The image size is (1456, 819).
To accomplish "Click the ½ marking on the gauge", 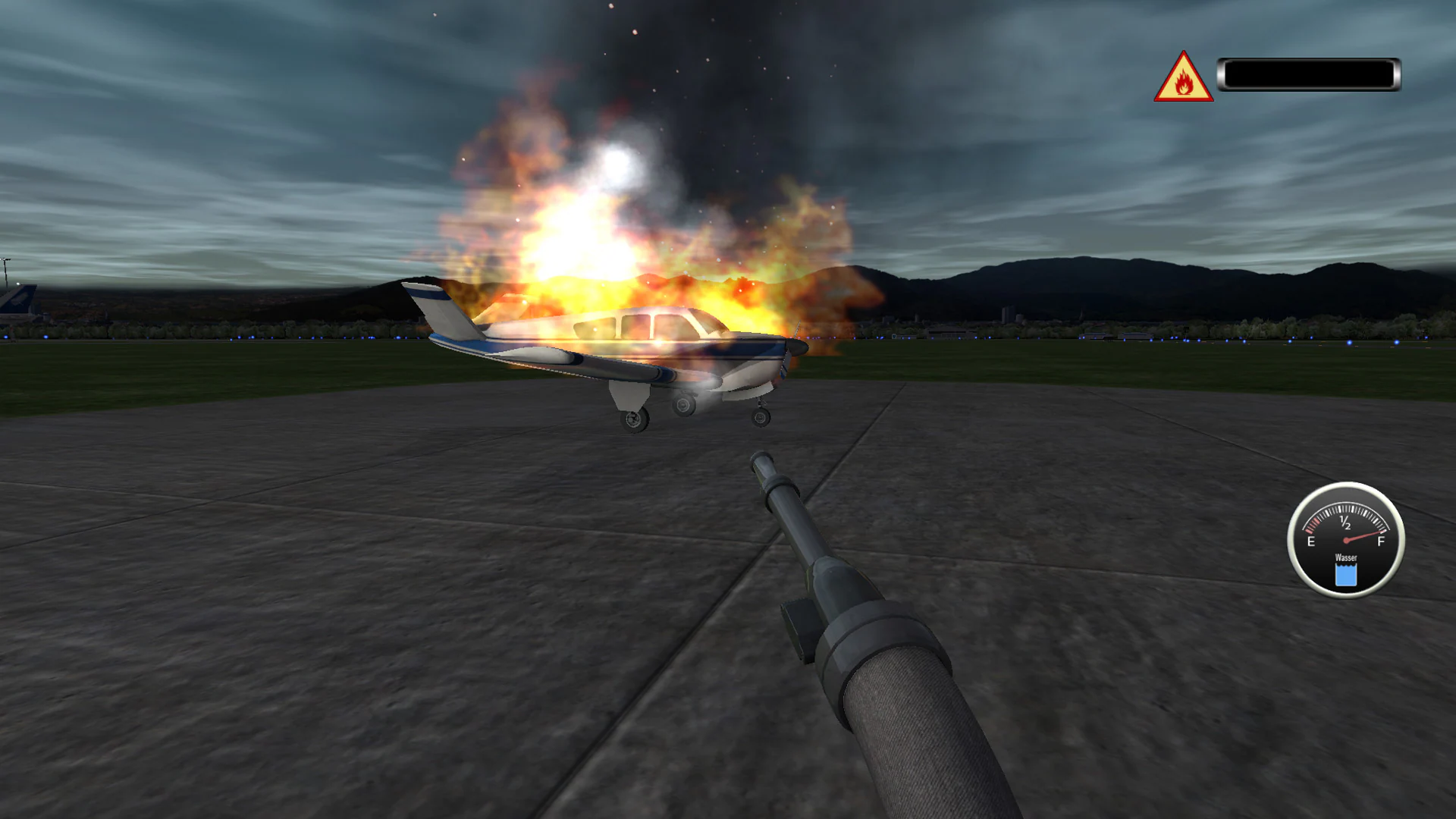I will (x=1345, y=521).
